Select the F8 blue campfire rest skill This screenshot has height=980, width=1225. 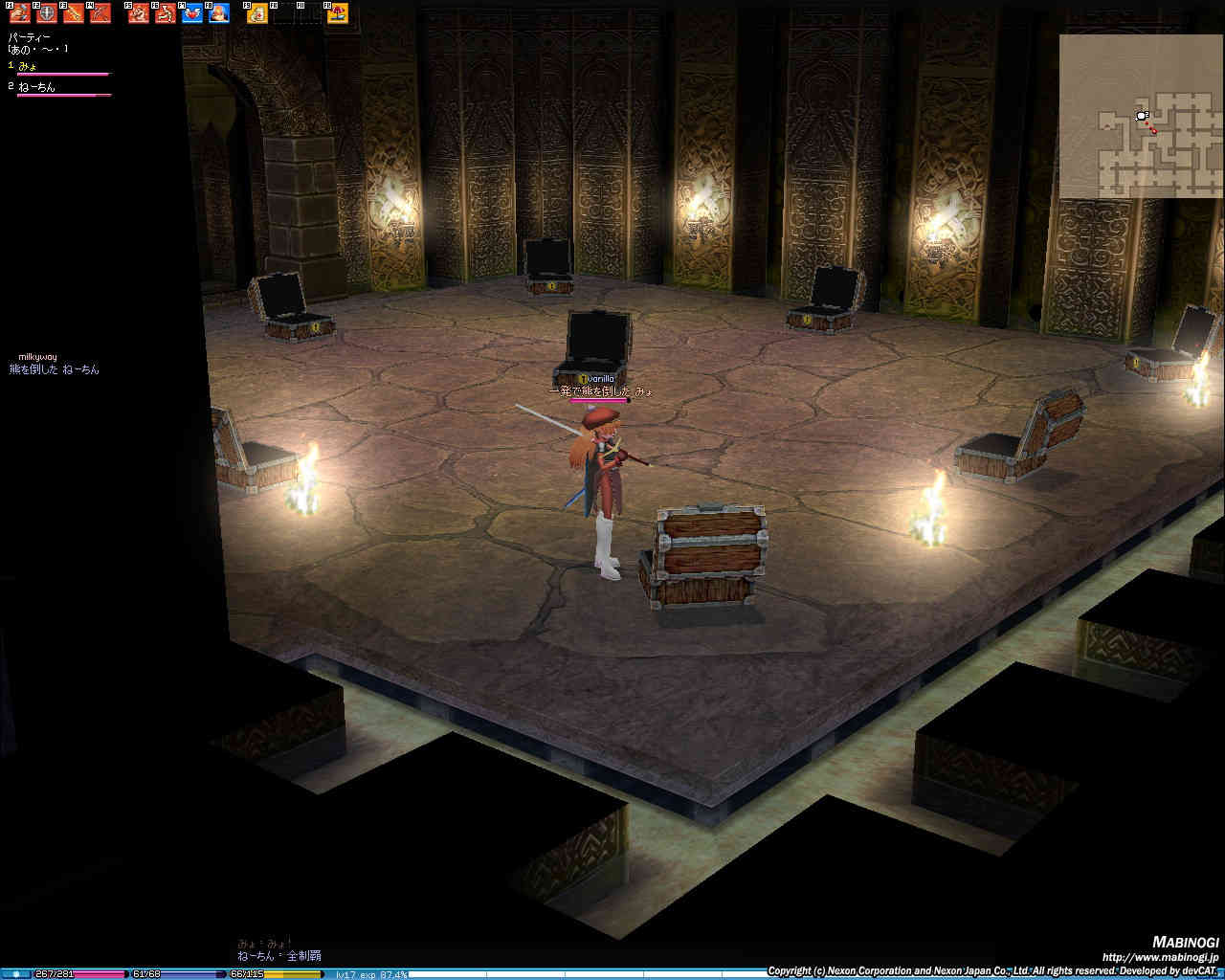pos(219,13)
